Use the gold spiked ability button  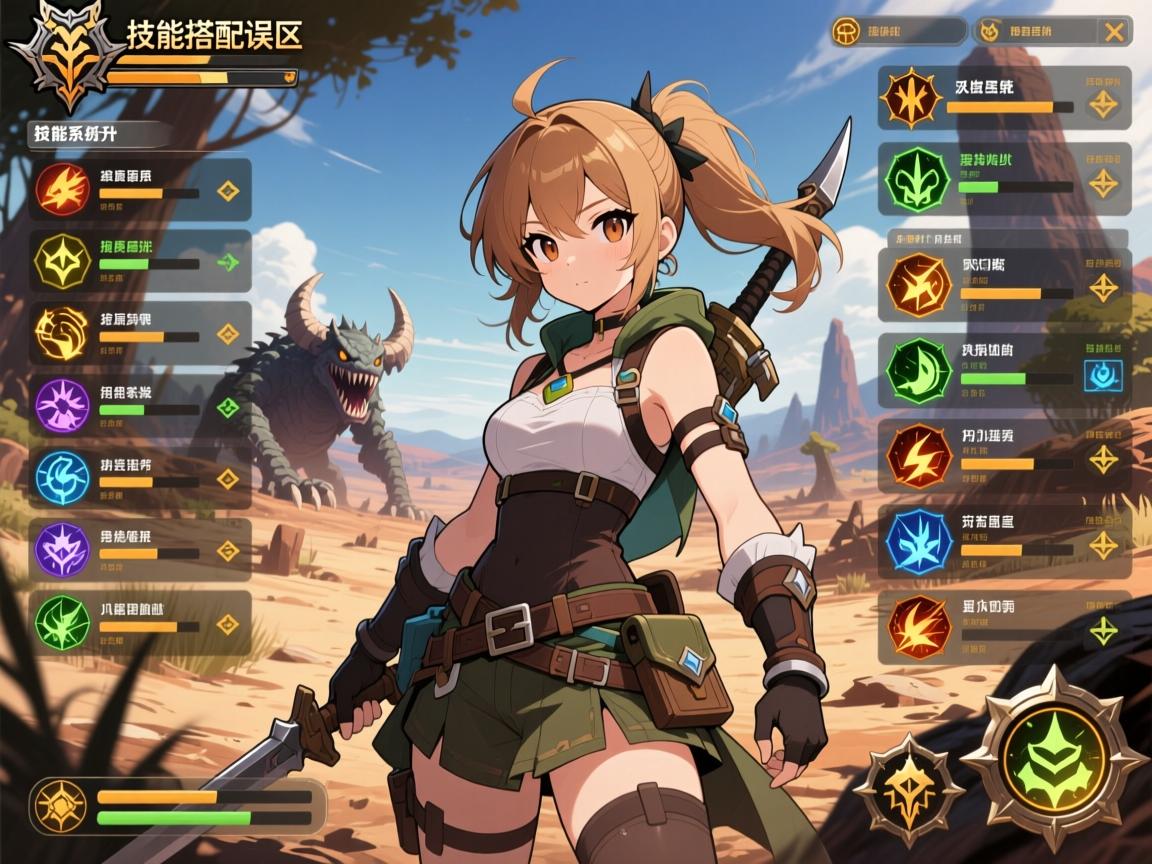(x=908, y=785)
